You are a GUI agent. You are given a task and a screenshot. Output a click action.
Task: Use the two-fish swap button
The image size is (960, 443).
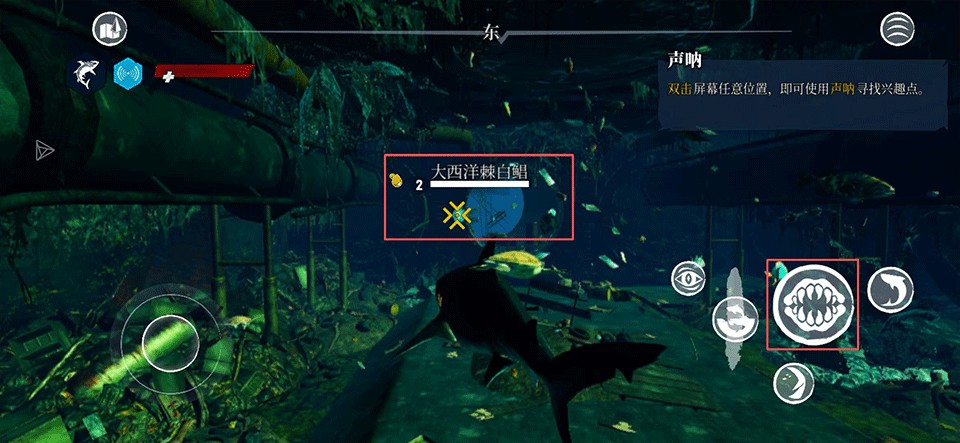click(x=735, y=318)
